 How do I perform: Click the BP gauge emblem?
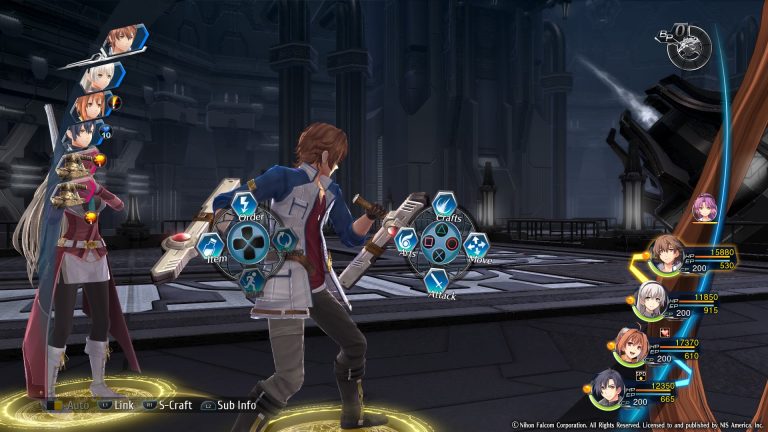pos(689,45)
